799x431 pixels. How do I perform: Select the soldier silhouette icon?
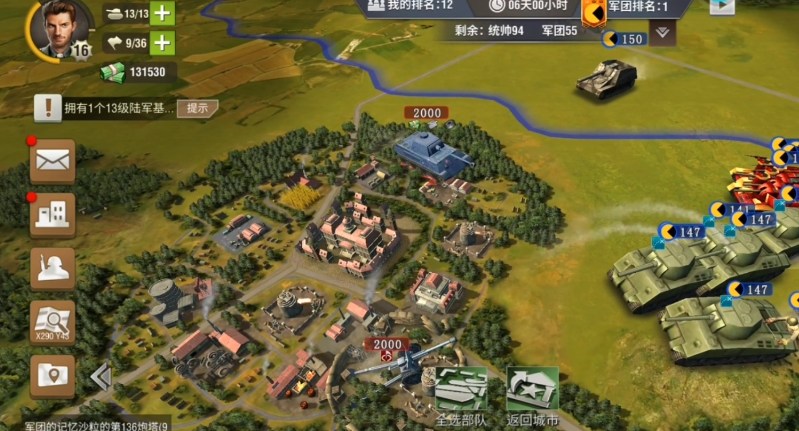point(52,267)
